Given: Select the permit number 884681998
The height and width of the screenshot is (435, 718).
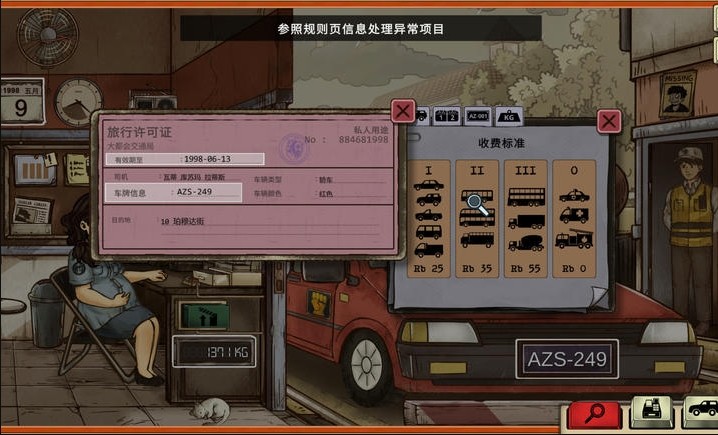Looking at the screenshot, I should click(x=360, y=139).
